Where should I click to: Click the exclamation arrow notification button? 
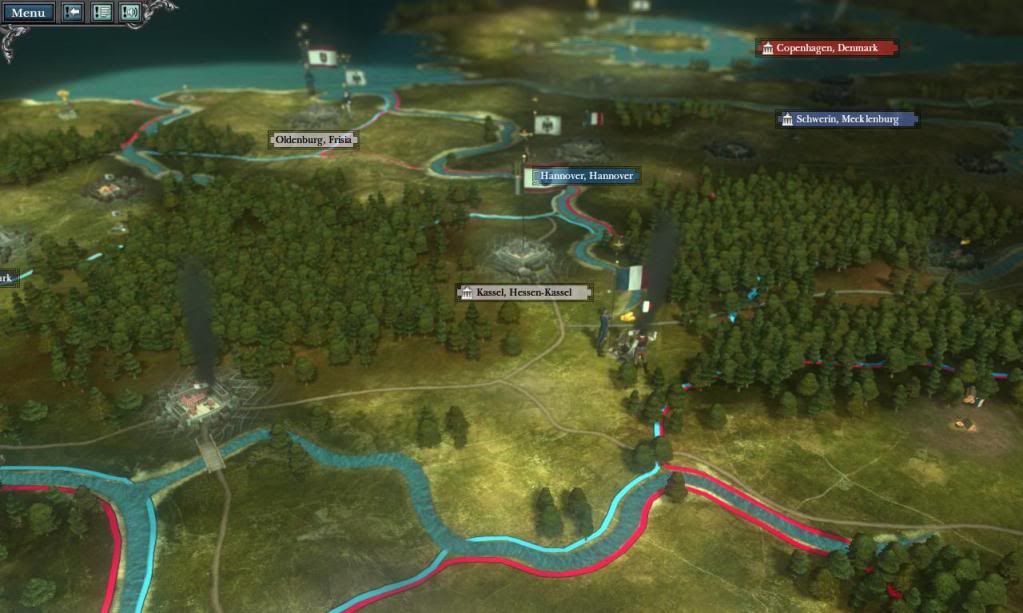tap(73, 13)
